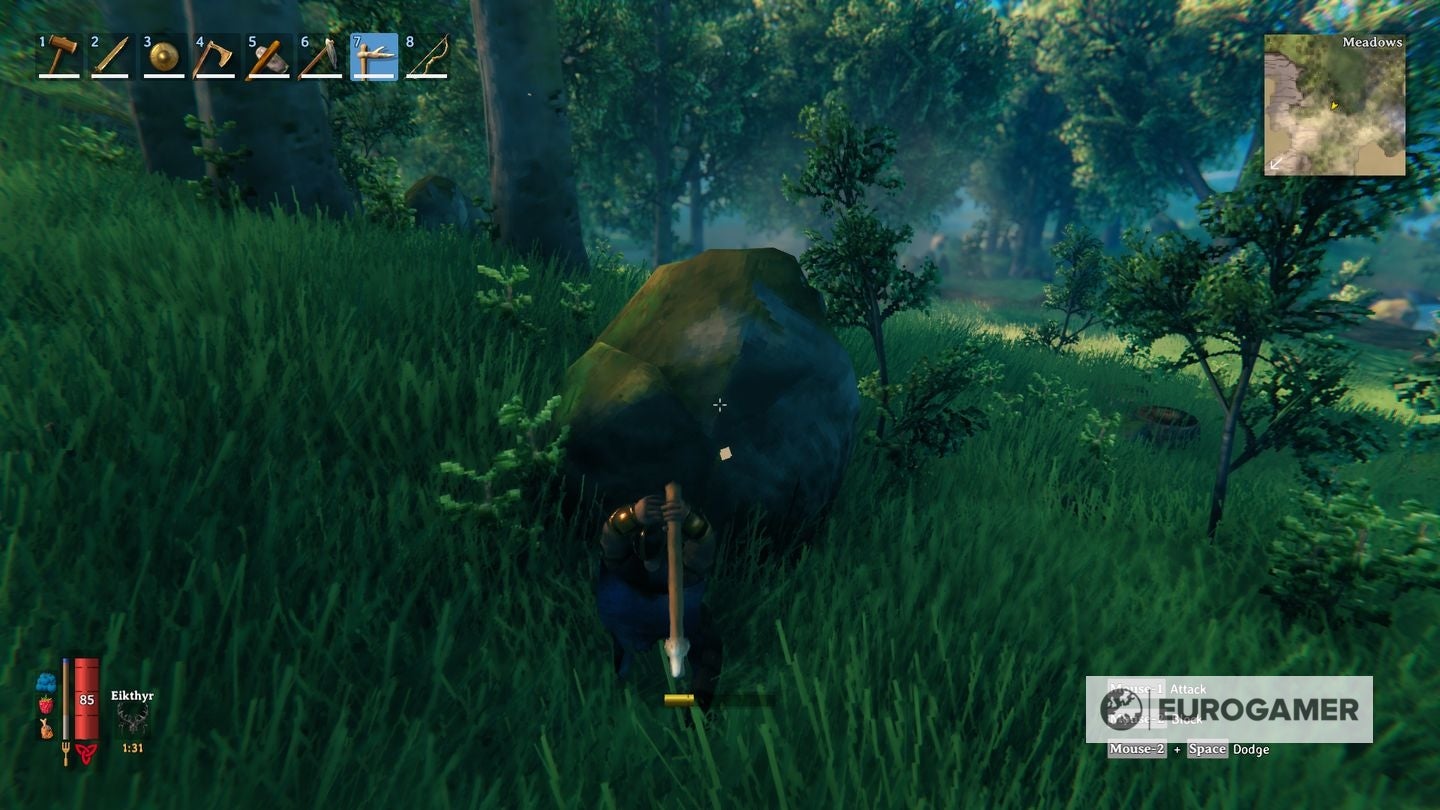Click the Meadows biome label
This screenshot has width=1440, height=810.
click(1372, 44)
